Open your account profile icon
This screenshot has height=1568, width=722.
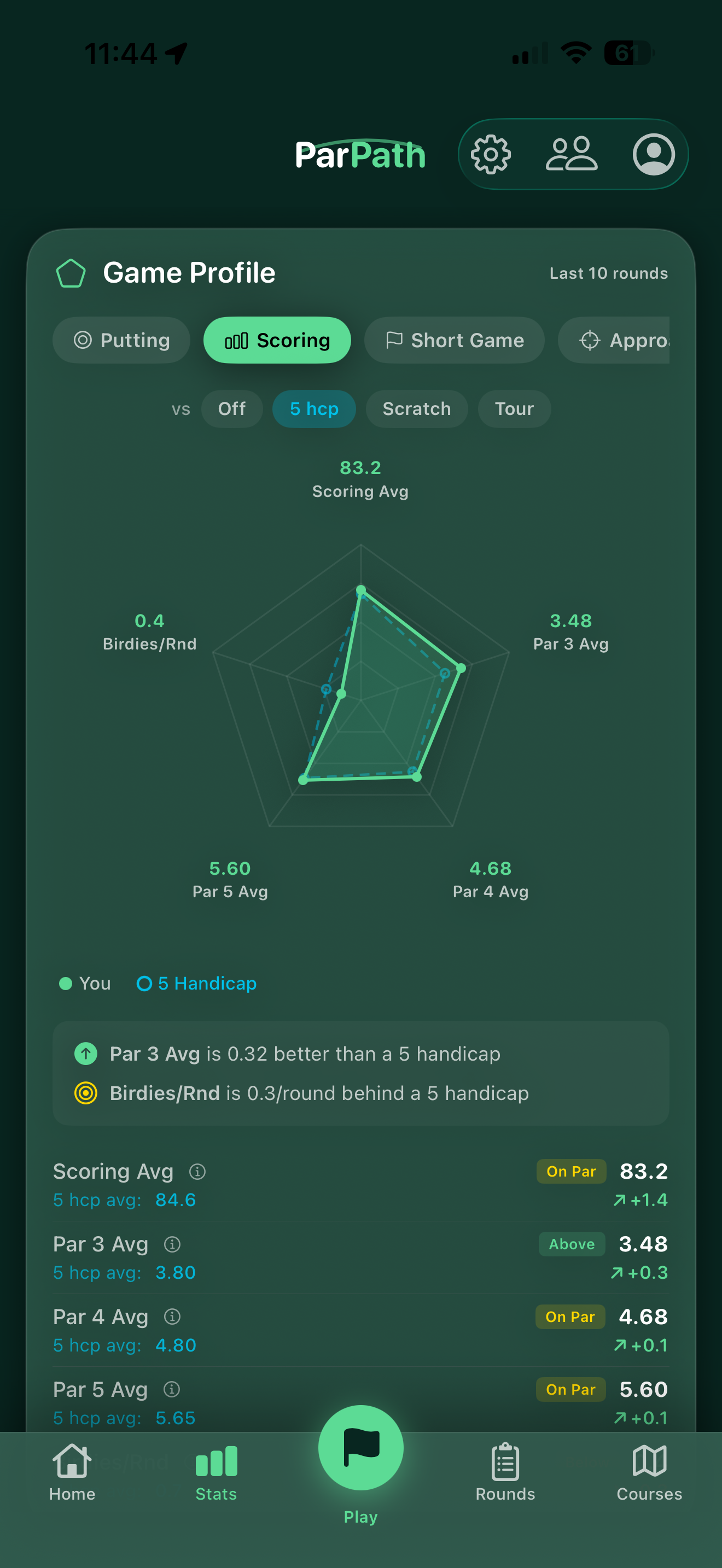[653, 154]
